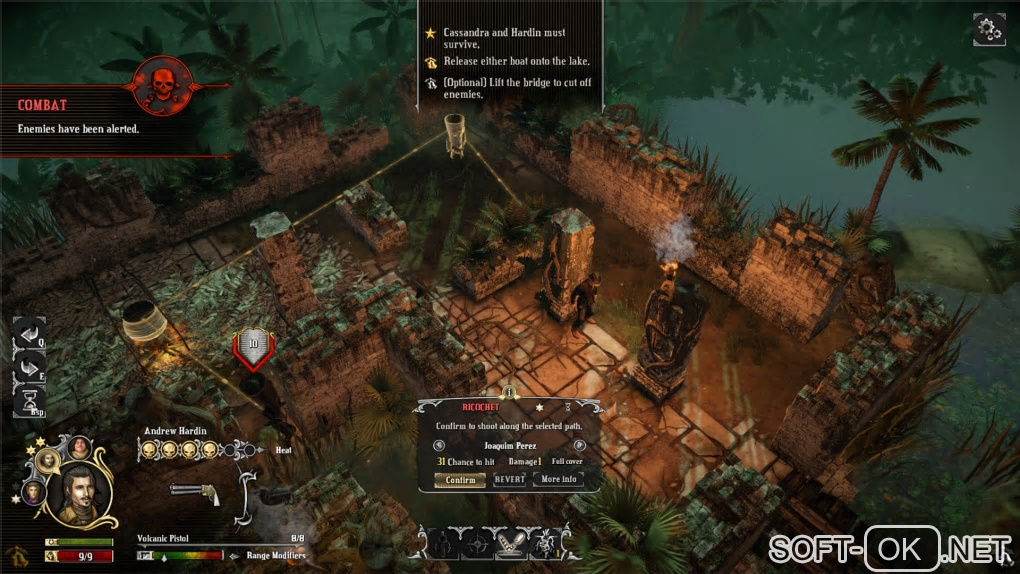Select the standing figure ability icon
1020x574 pixels.
point(441,543)
